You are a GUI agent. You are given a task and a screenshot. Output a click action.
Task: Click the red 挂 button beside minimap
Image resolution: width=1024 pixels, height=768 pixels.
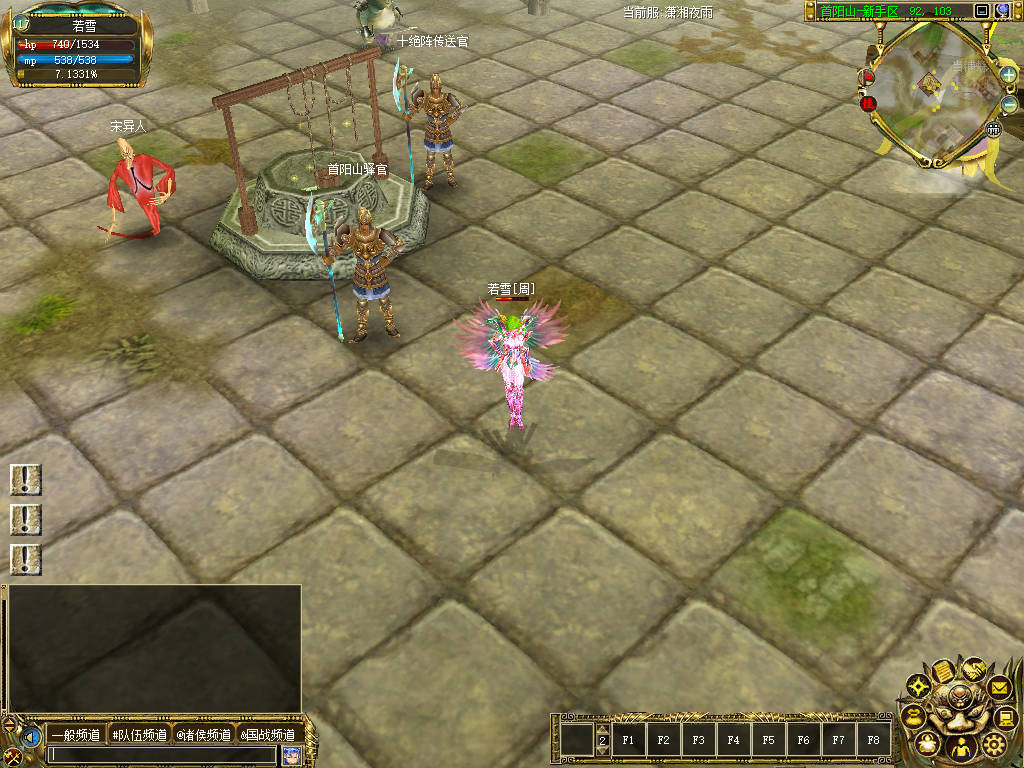pyautogui.click(x=869, y=102)
